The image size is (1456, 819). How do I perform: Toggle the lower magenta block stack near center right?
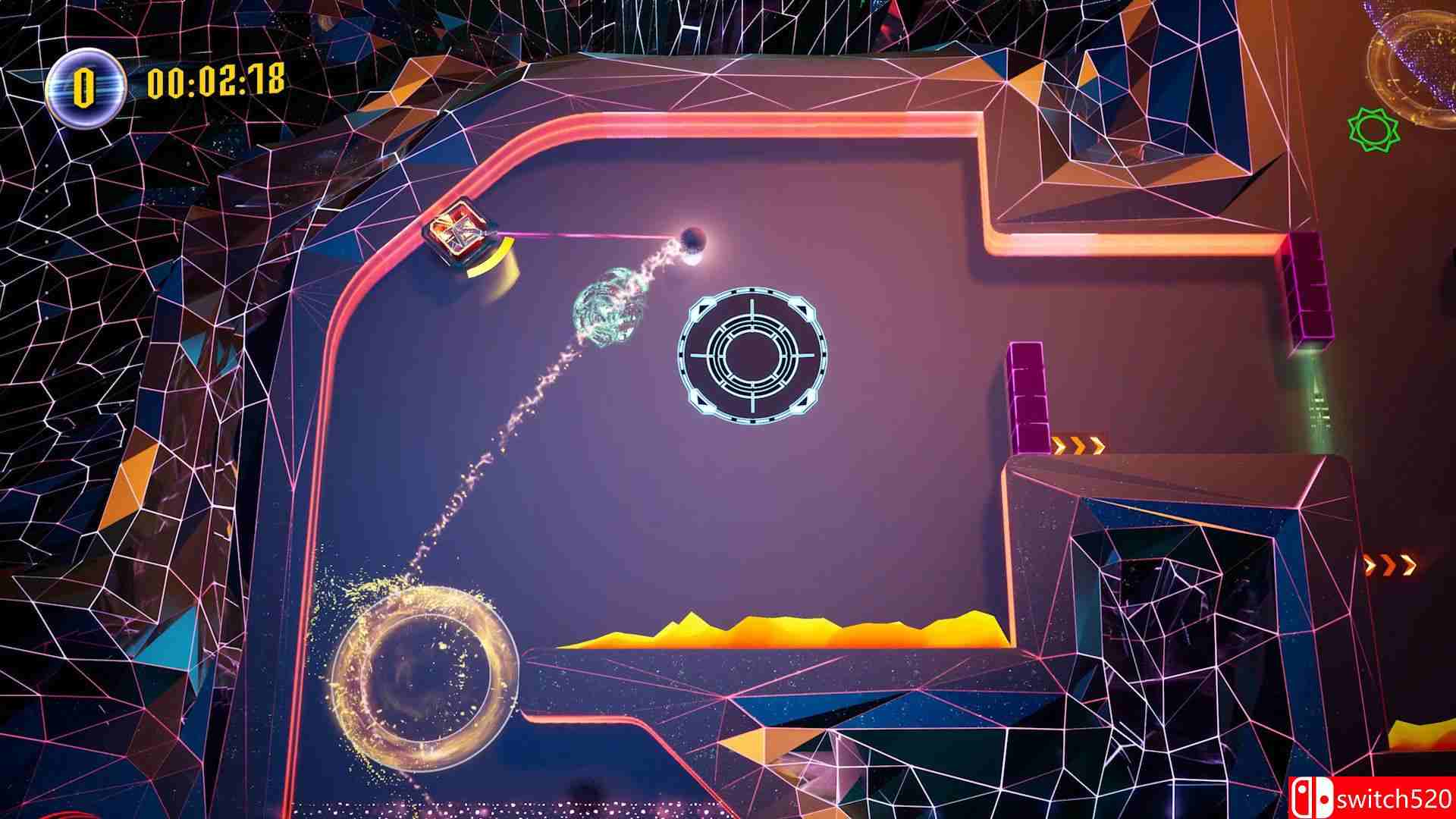[x=1030, y=398]
